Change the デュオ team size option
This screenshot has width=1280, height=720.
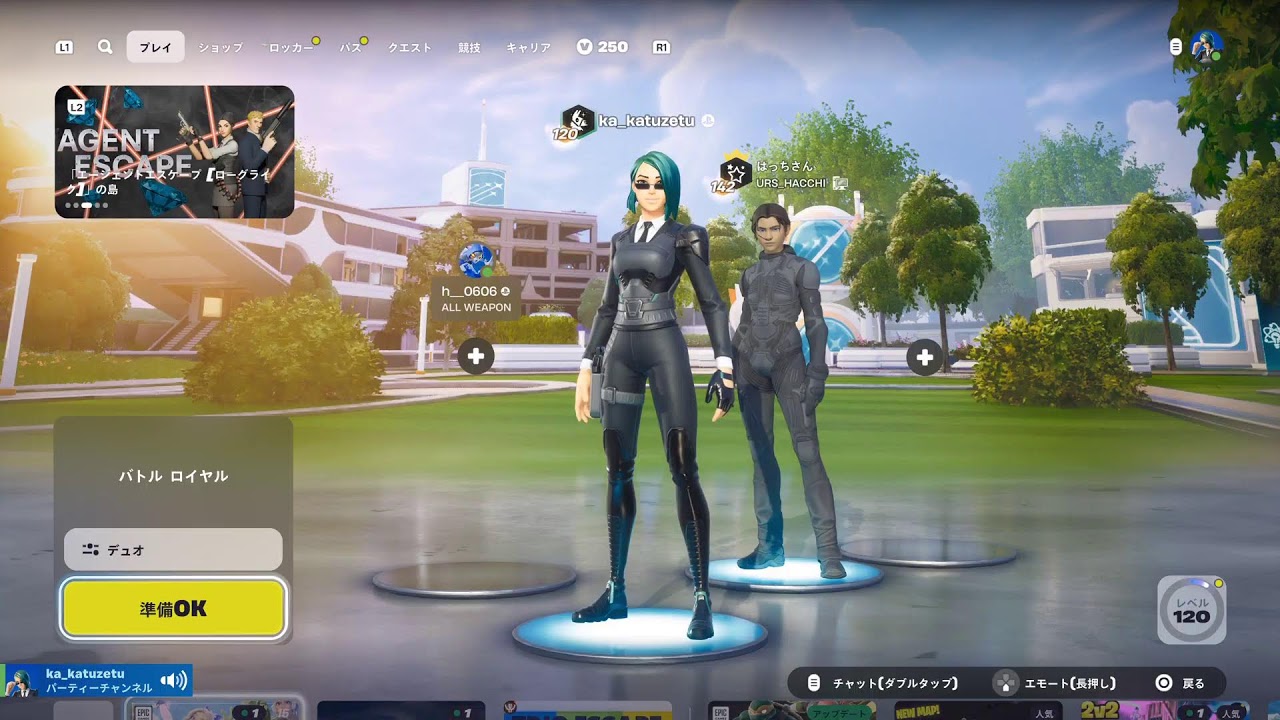[x=173, y=549]
